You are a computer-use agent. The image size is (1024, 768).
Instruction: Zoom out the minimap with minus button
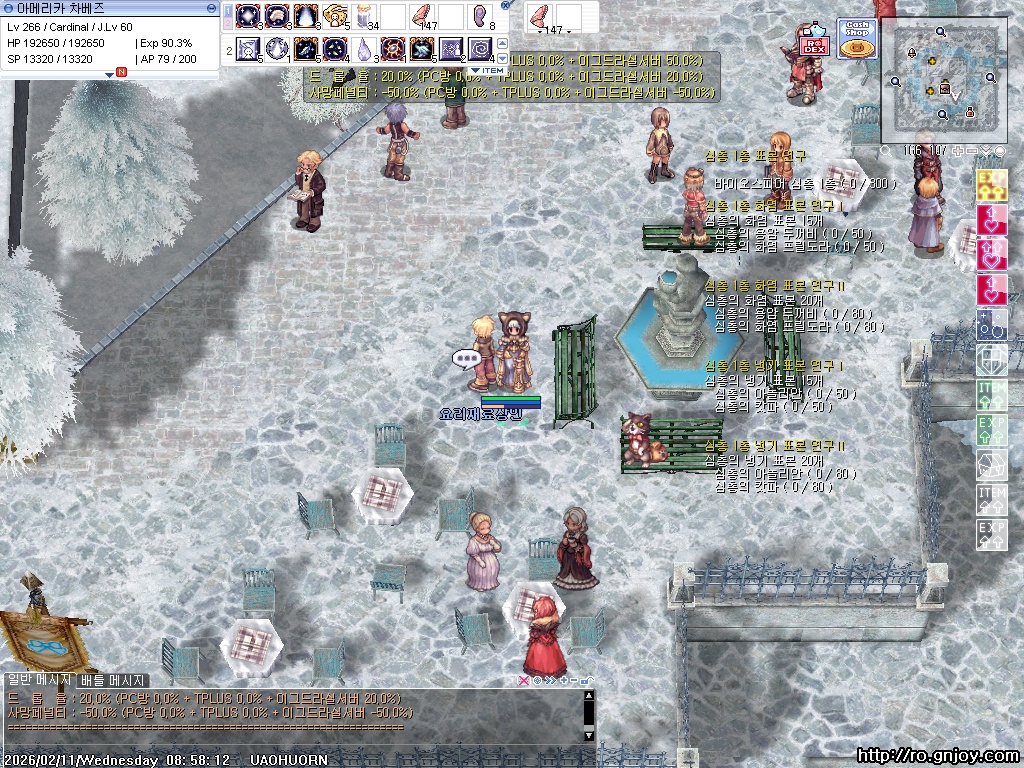click(972, 151)
